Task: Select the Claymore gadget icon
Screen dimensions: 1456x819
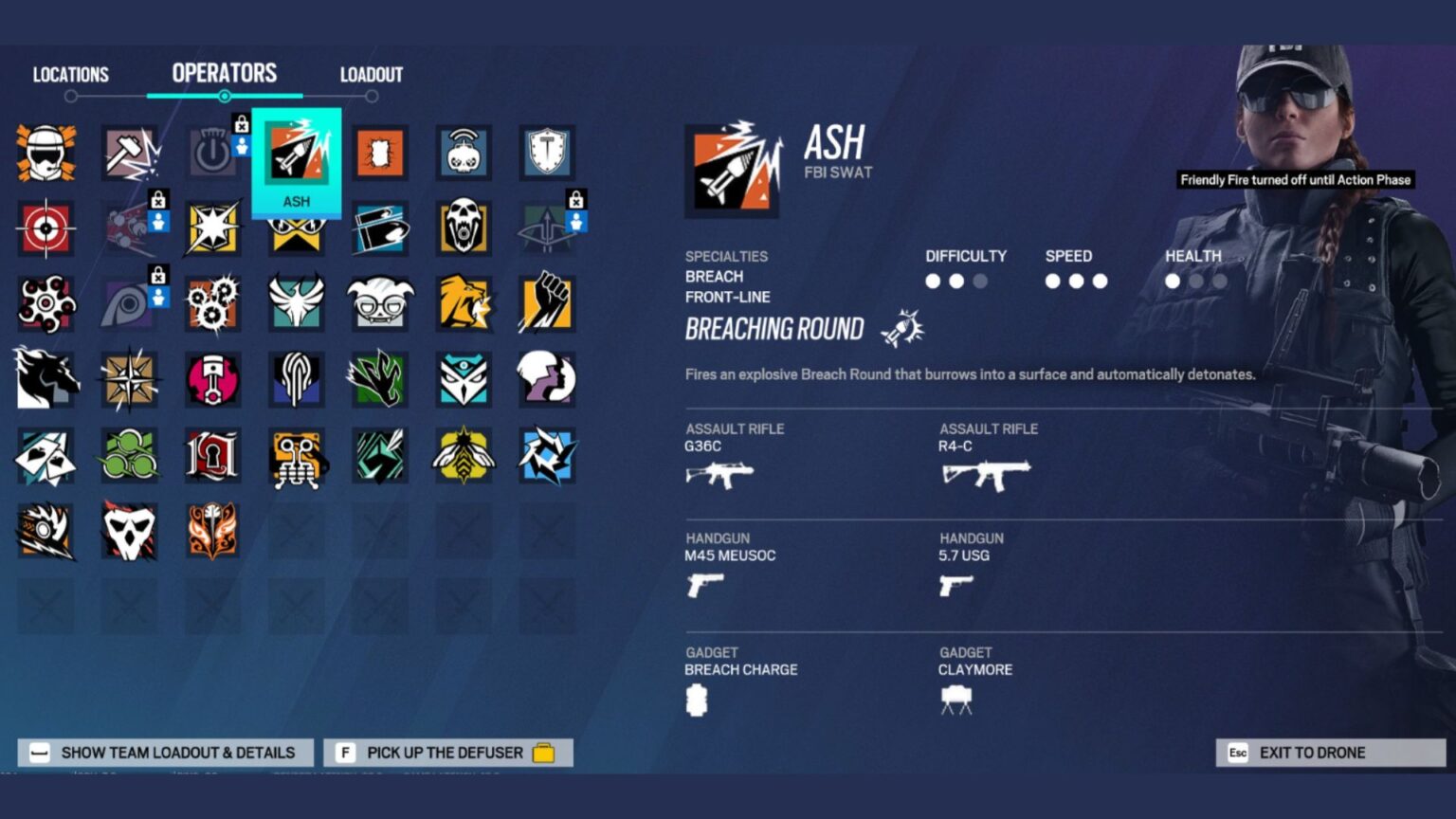Action: [x=955, y=699]
